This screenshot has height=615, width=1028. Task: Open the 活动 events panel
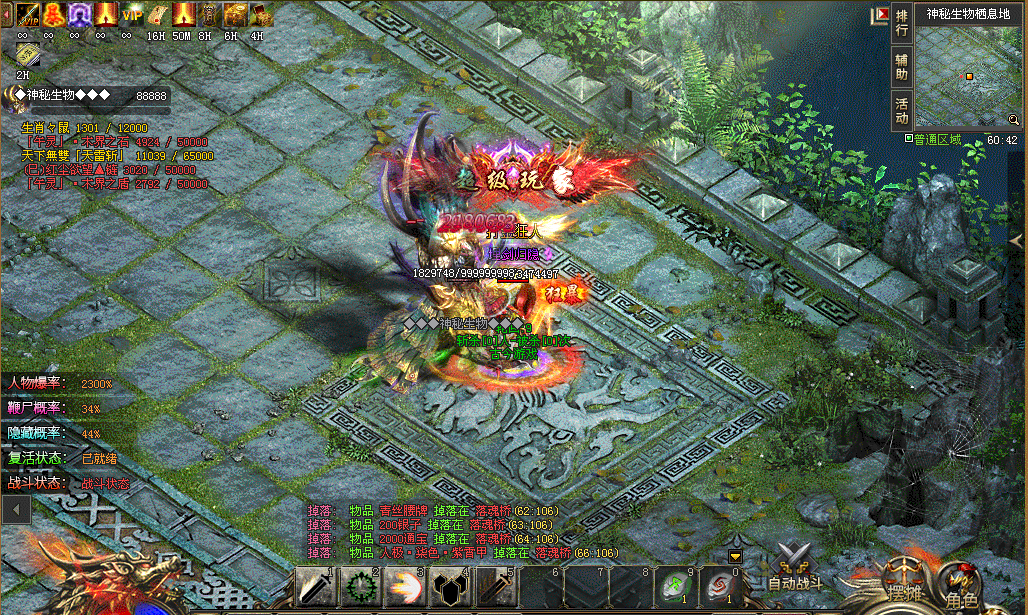[x=902, y=110]
